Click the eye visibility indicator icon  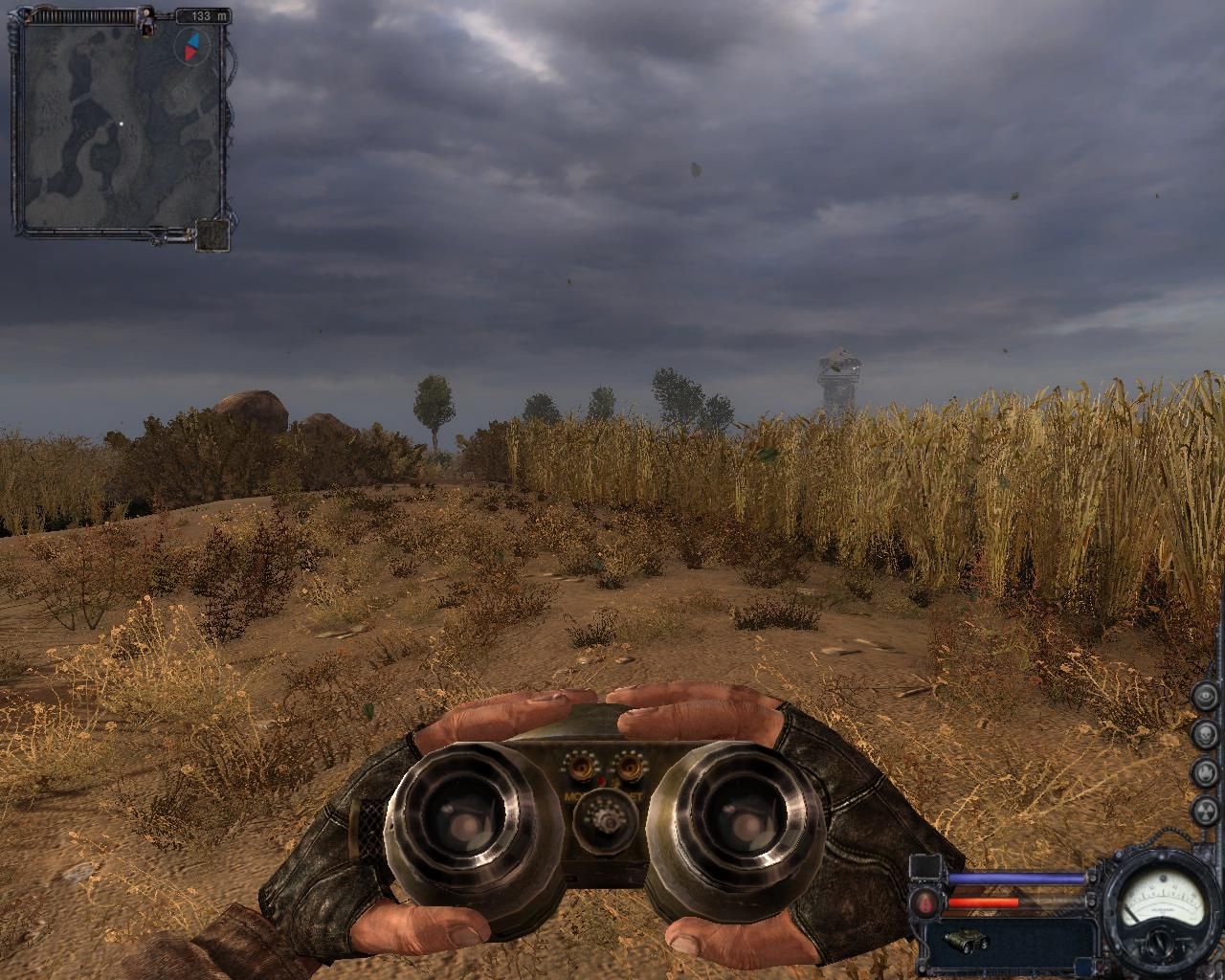1204,697
